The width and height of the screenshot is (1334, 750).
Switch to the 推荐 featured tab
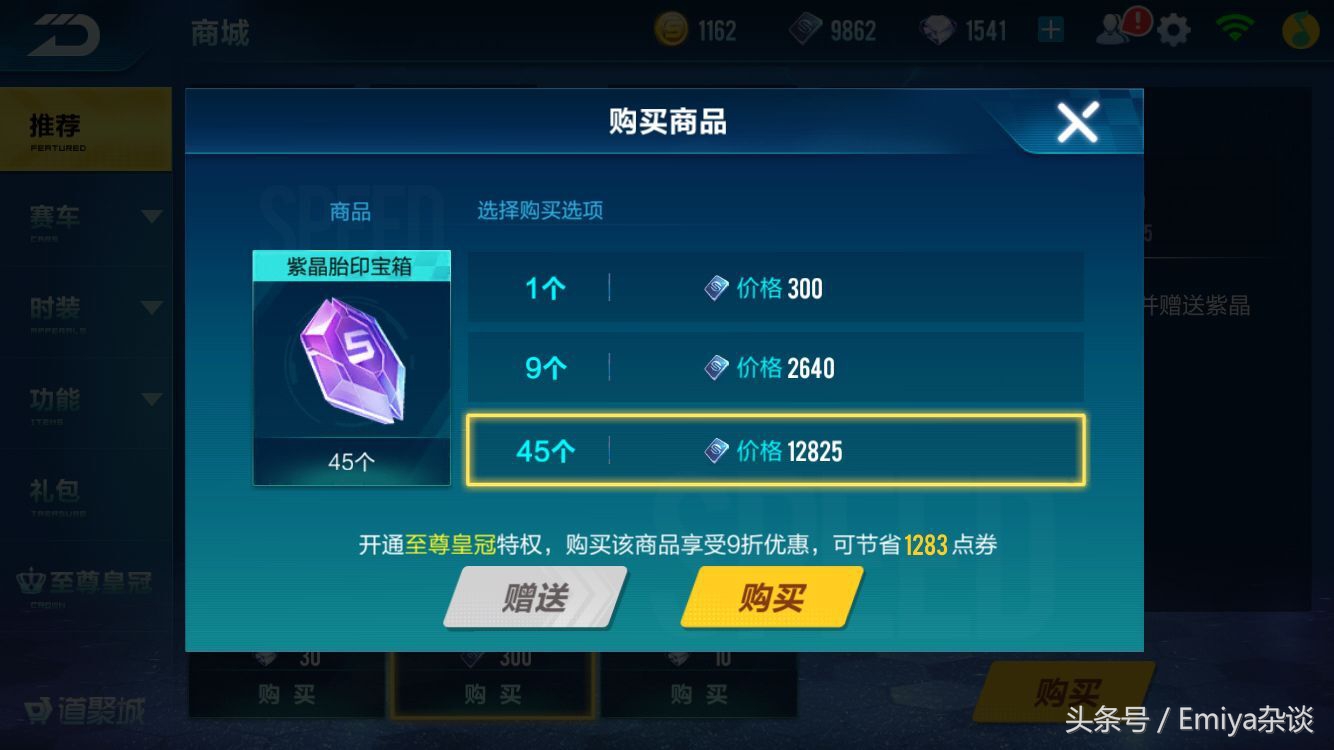[x=85, y=128]
